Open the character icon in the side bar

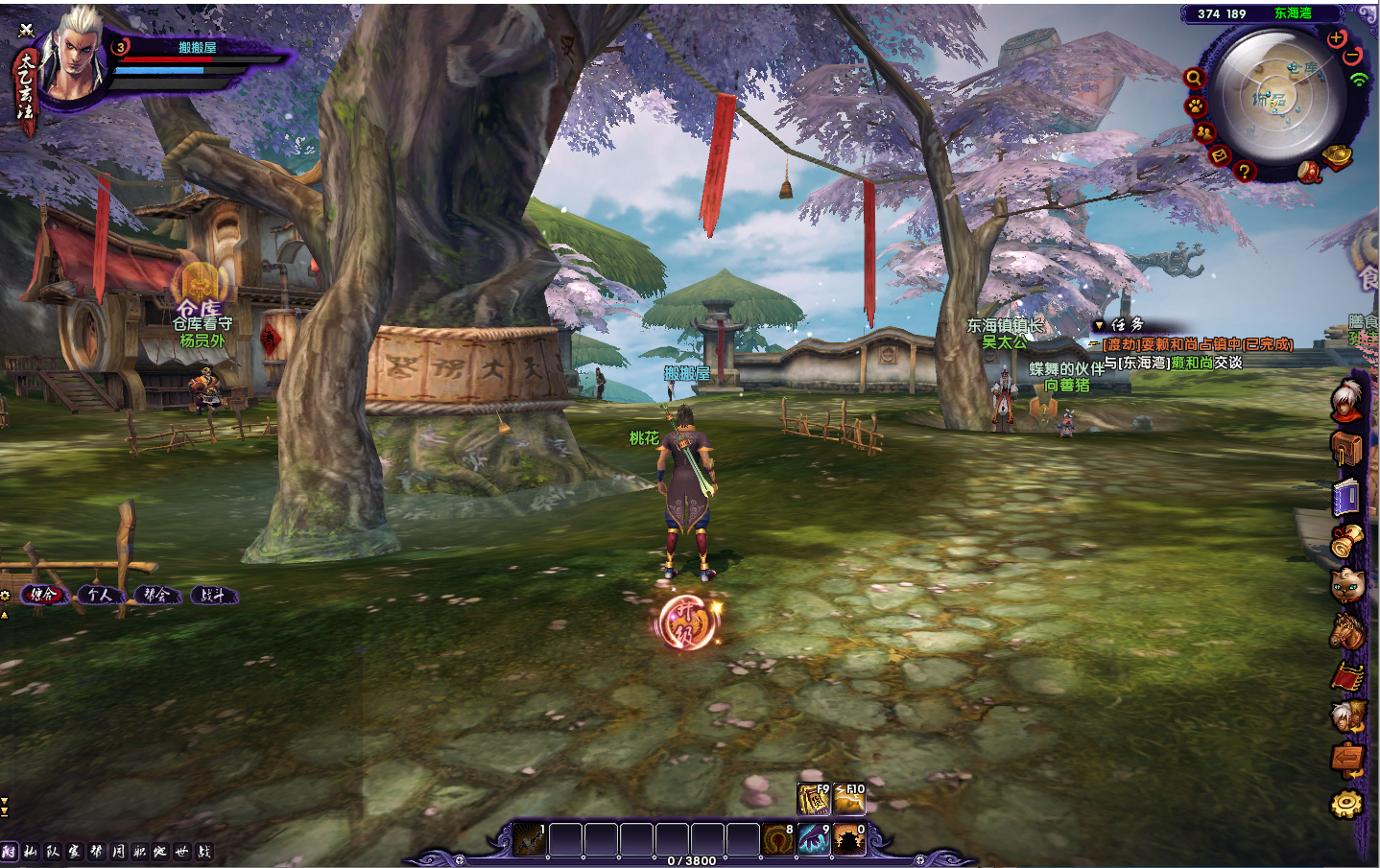click(x=1347, y=400)
